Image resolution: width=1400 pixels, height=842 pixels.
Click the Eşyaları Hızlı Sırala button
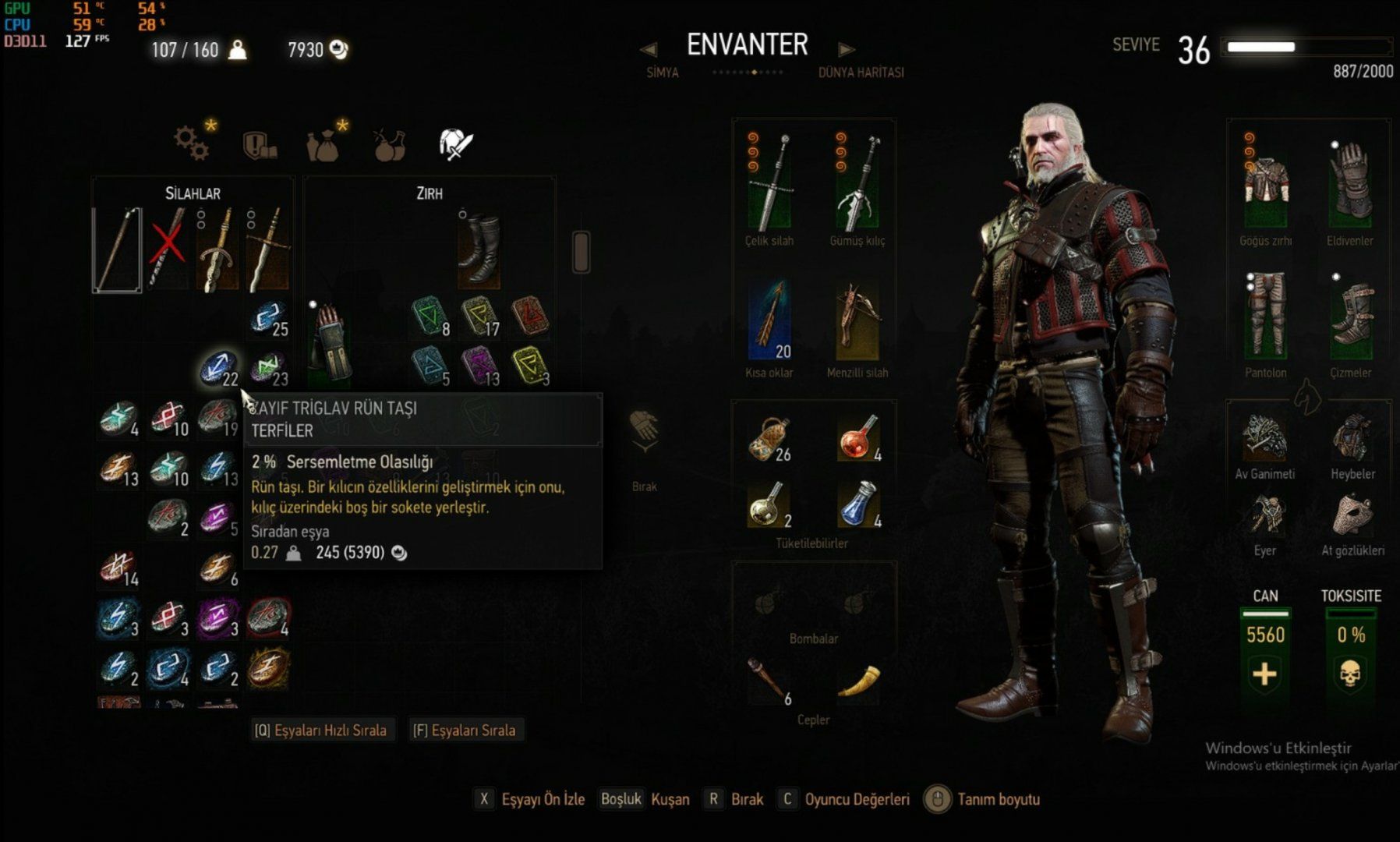click(320, 731)
